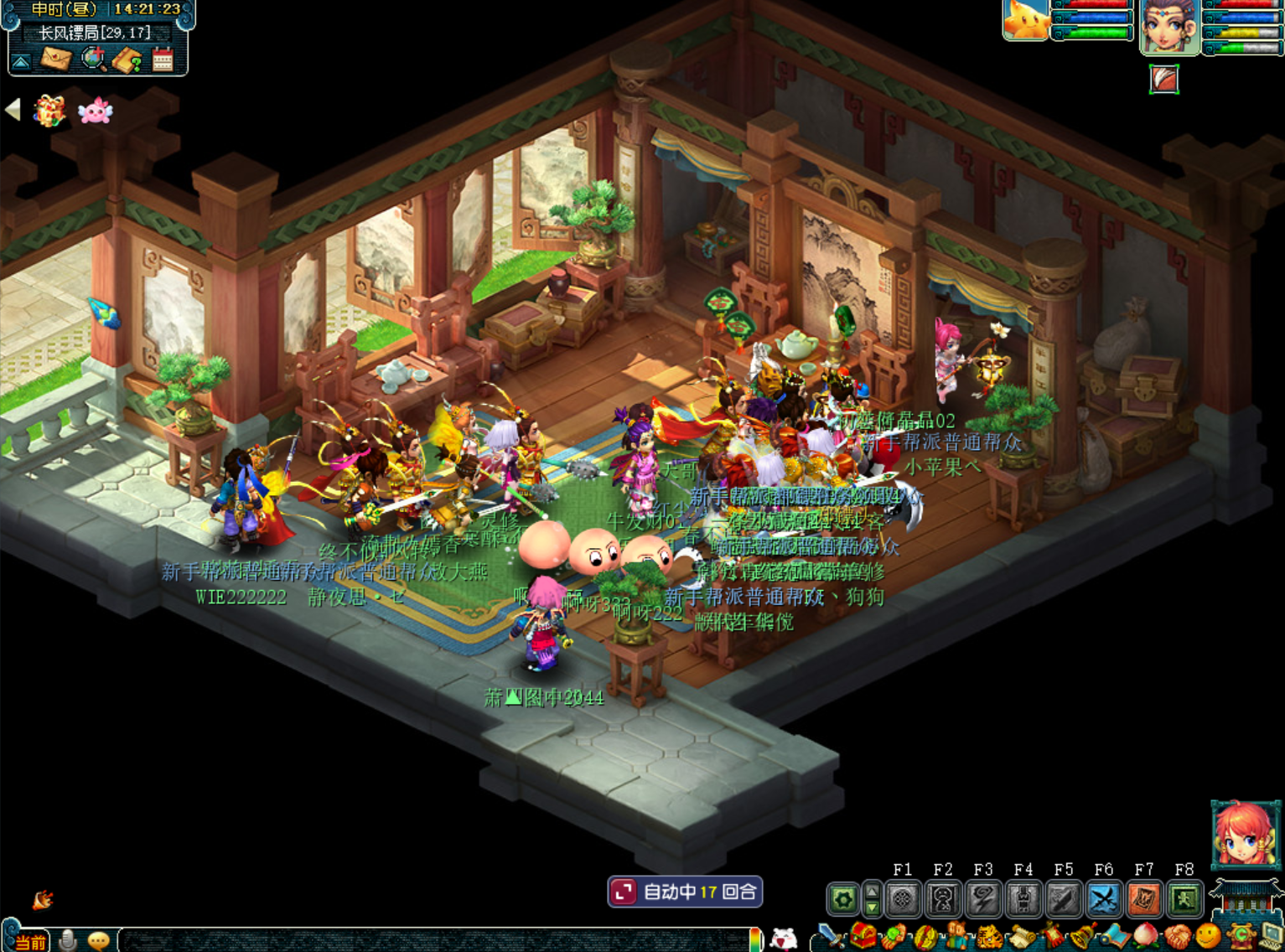Click the chat text input box

click(x=436, y=940)
